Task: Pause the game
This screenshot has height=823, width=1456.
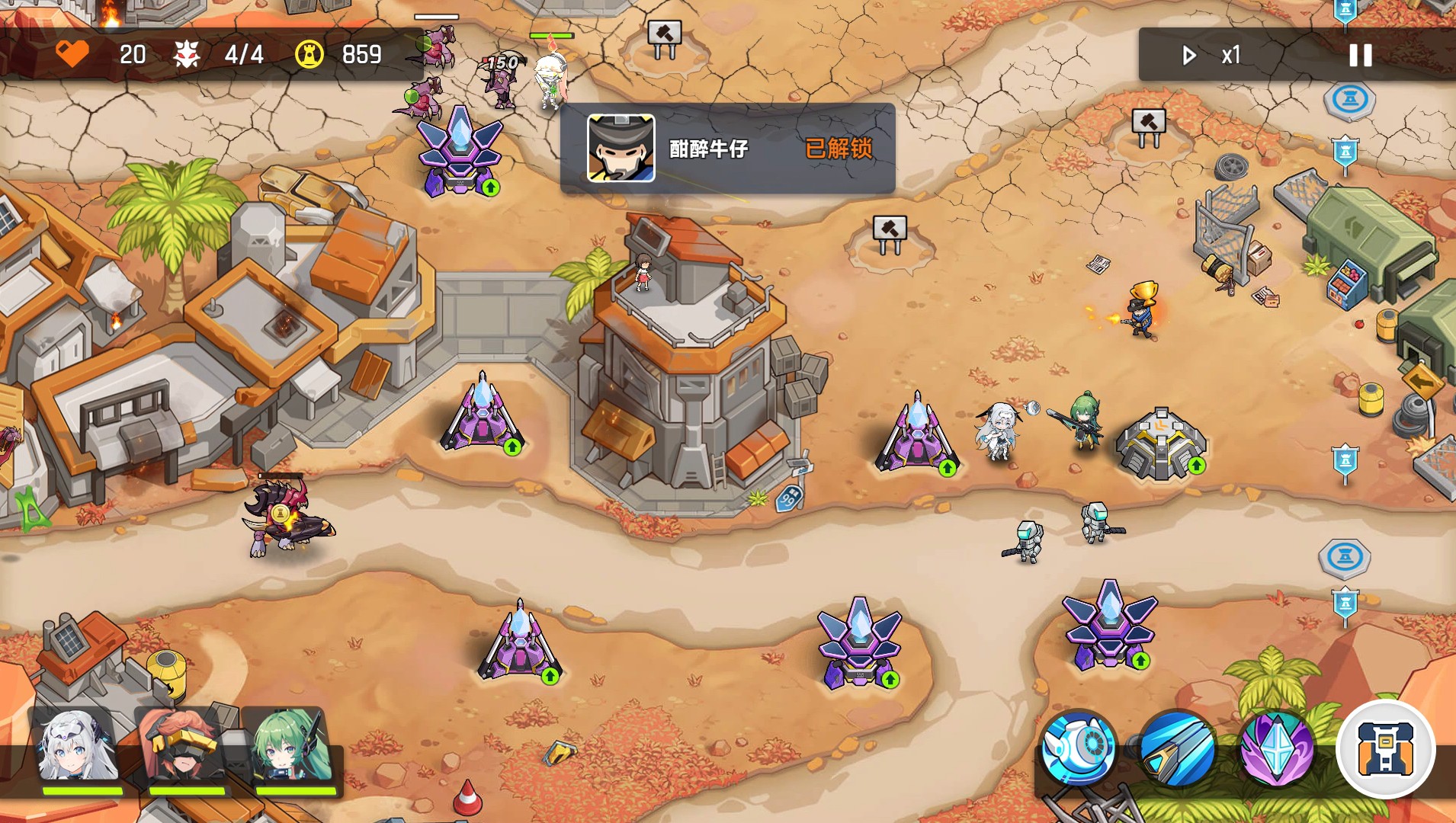Action: (1360, 55)
